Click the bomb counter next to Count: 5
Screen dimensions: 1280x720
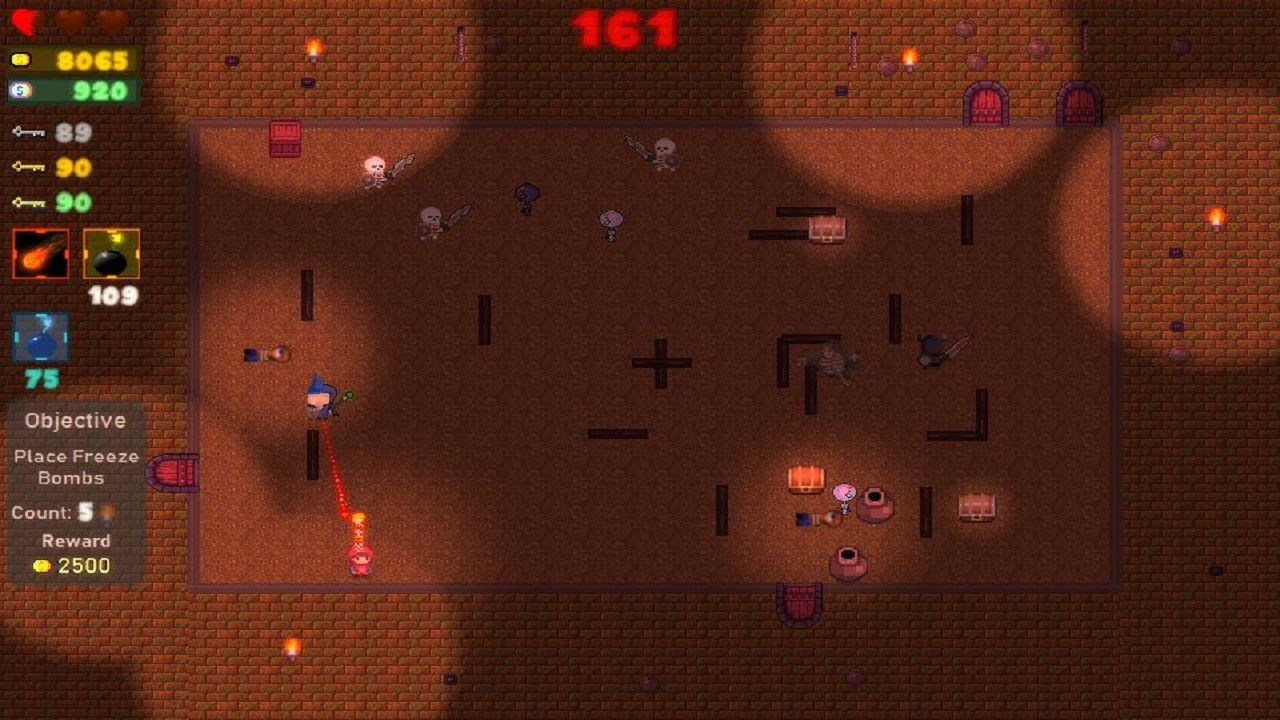105,512
